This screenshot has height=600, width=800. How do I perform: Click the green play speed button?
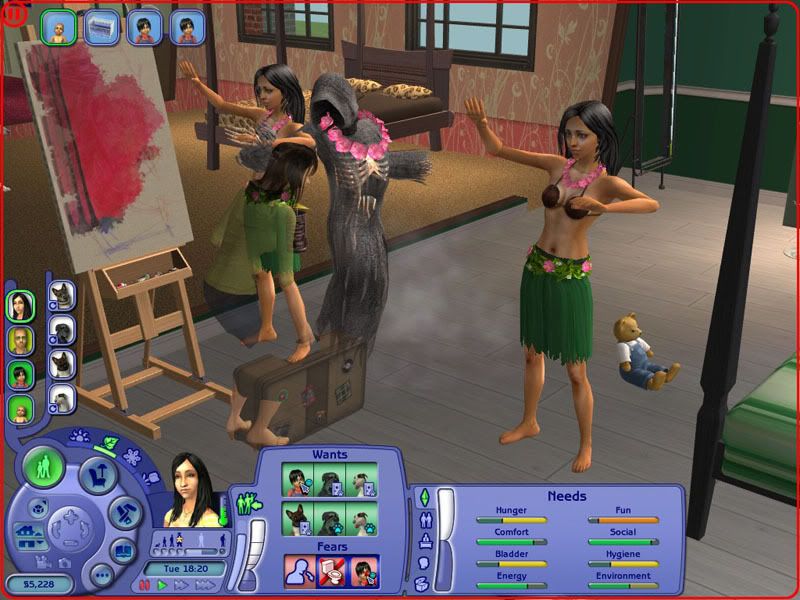(161, 585)
